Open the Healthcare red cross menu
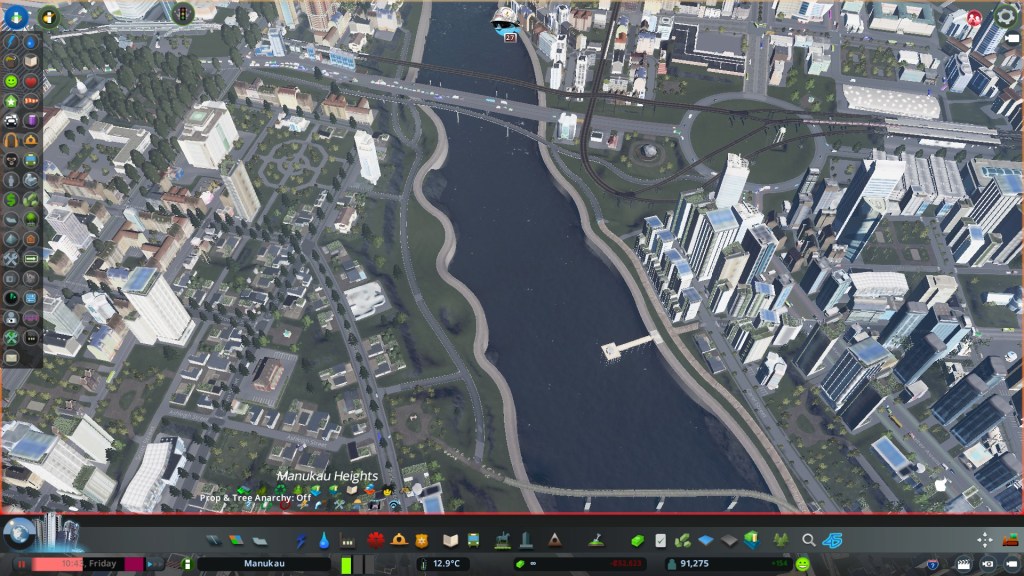1024x576 pixels. click(x=376, y=540)
